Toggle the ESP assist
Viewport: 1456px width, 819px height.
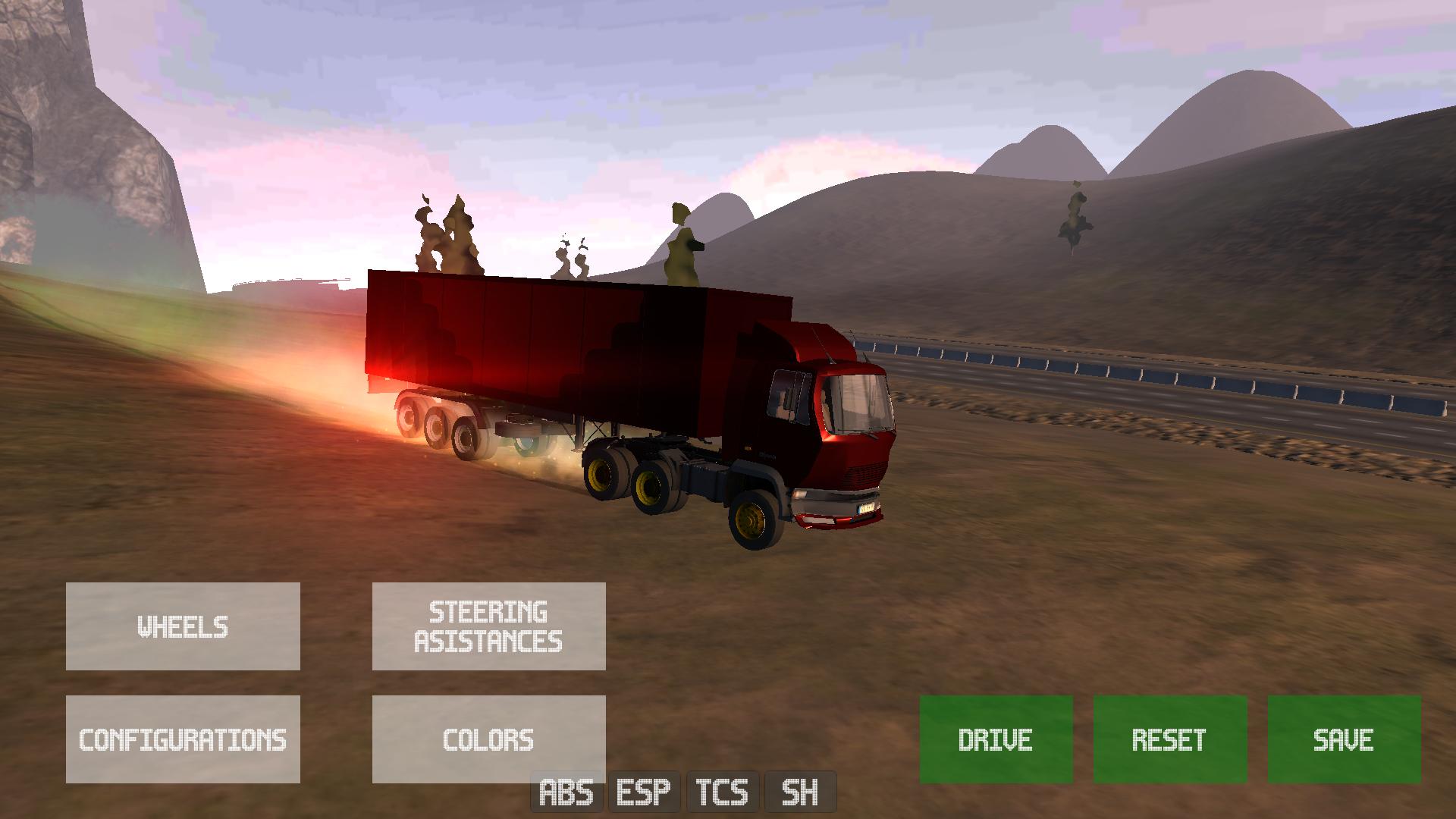pyautogui.click(x=644, y=792)
